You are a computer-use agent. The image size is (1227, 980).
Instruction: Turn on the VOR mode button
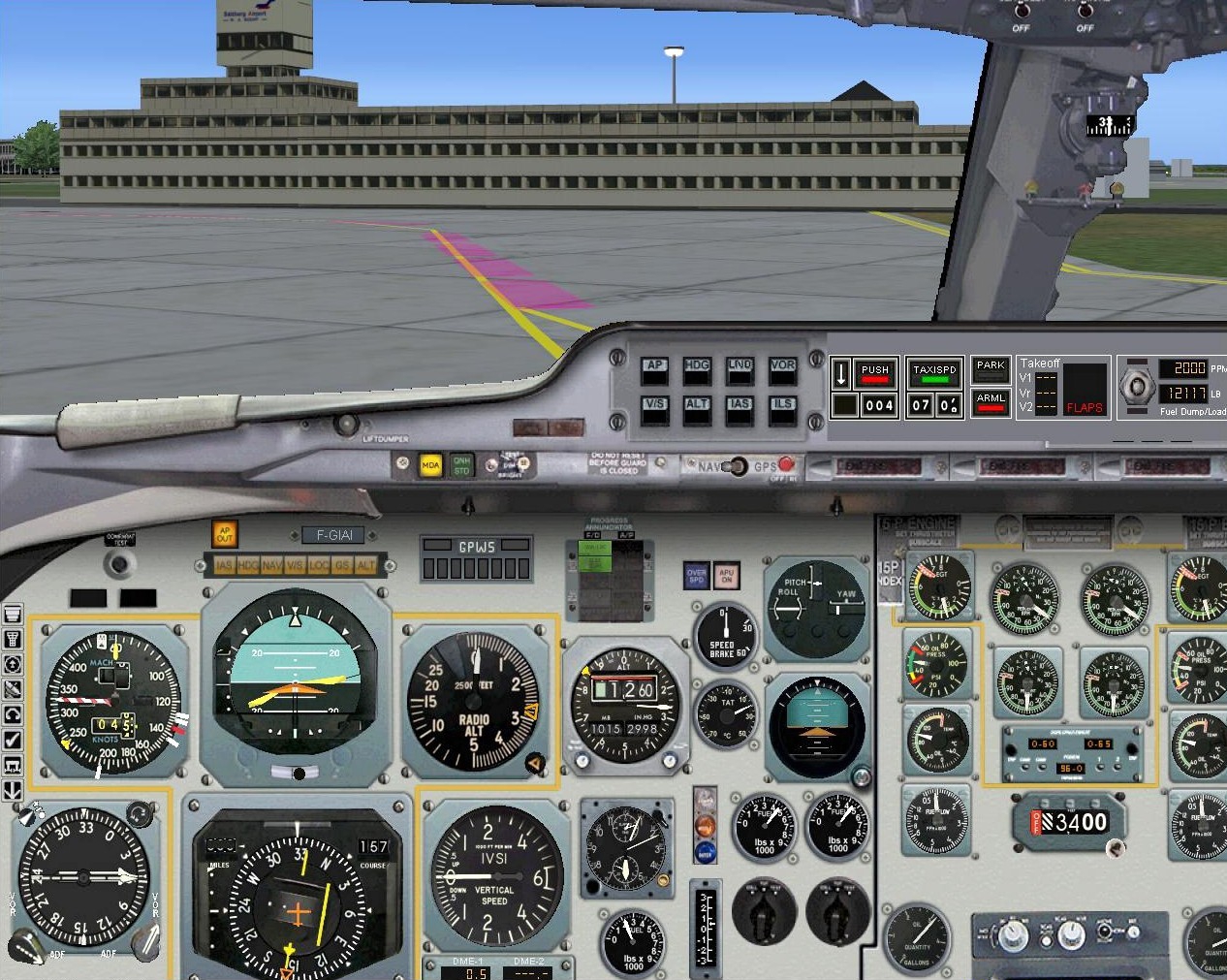pos(782,371)
